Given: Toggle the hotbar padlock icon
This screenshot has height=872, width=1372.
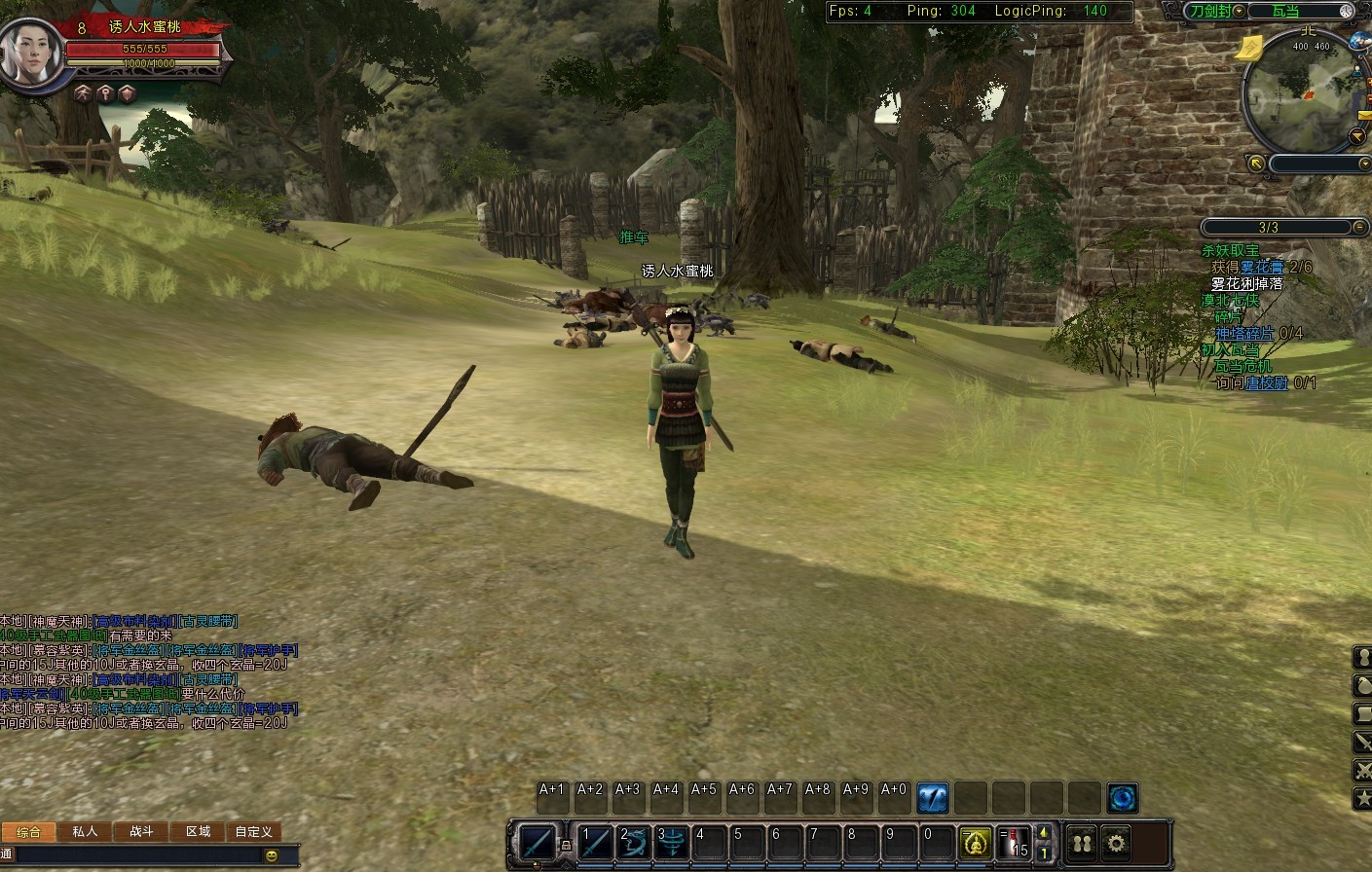Looking at the screenshot, I should point(565,847).
